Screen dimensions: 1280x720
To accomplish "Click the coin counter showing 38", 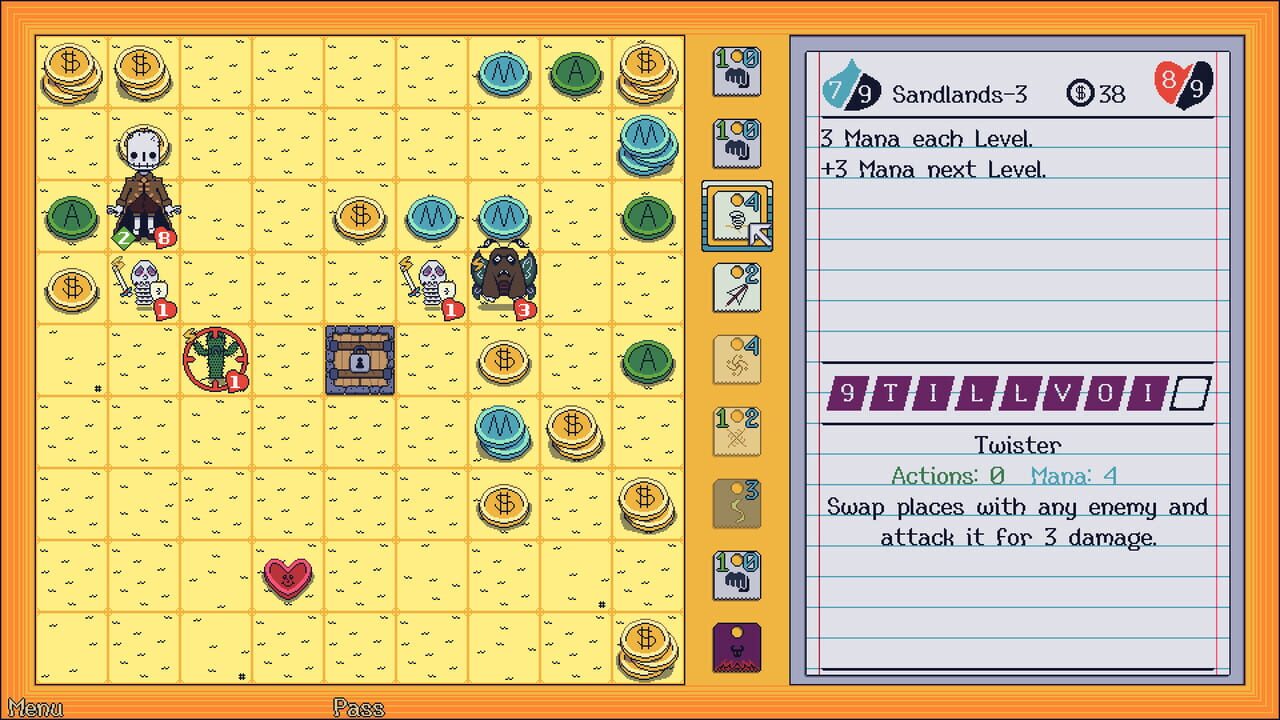I will point(1097,93).
